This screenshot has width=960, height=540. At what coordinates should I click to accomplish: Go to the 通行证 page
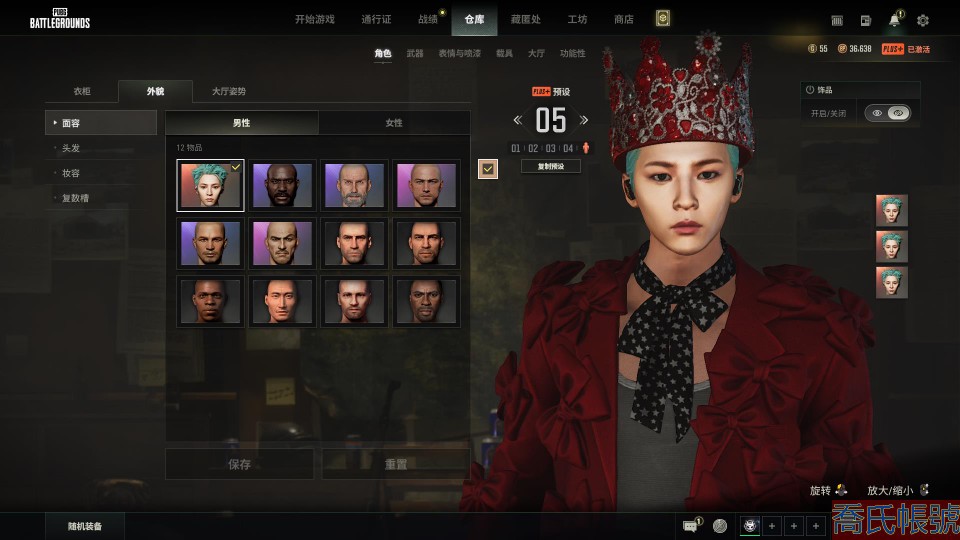pyautogui.click(x=376, y=19)
